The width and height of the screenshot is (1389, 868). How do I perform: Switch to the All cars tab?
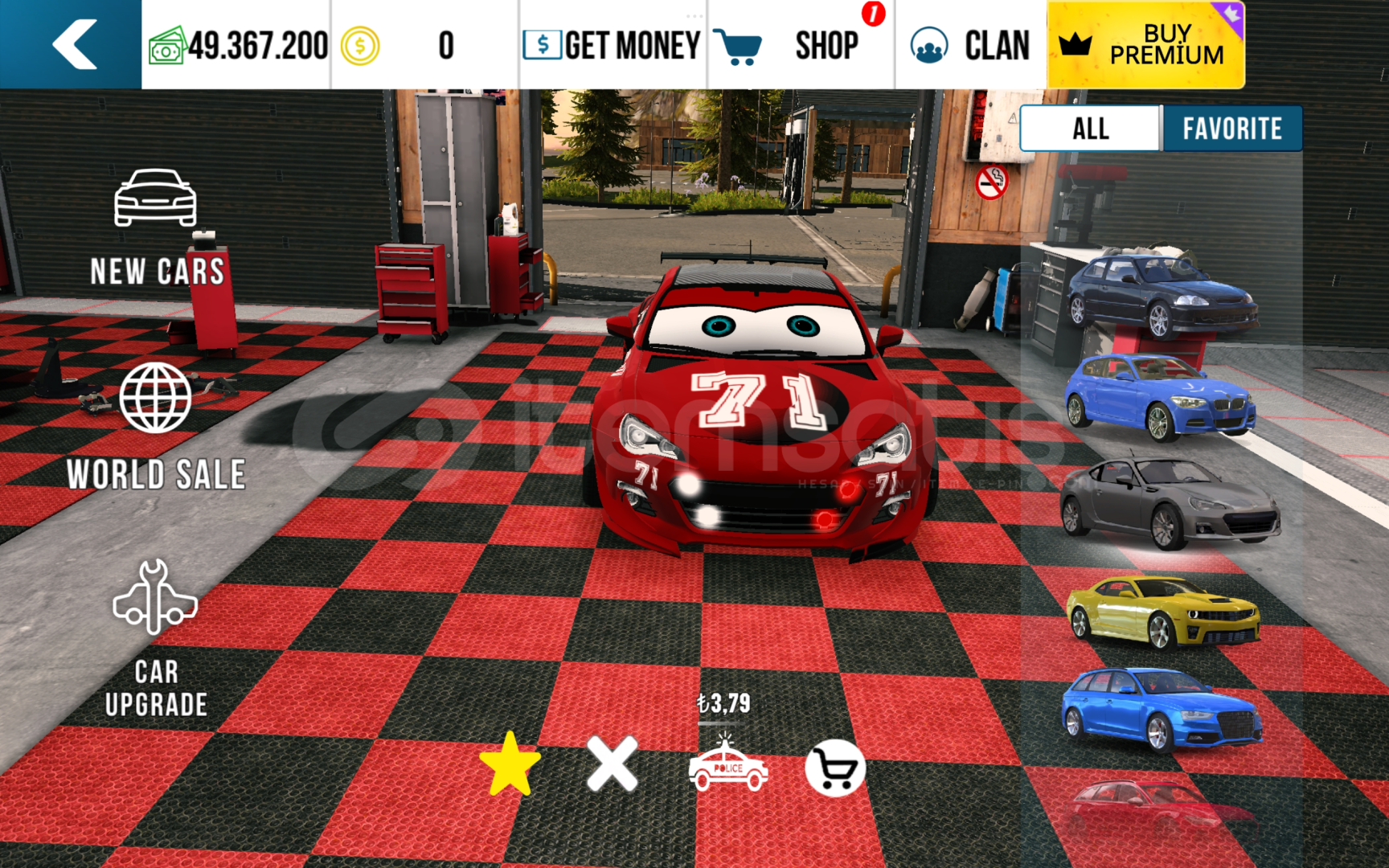(x=1091, y=129)
